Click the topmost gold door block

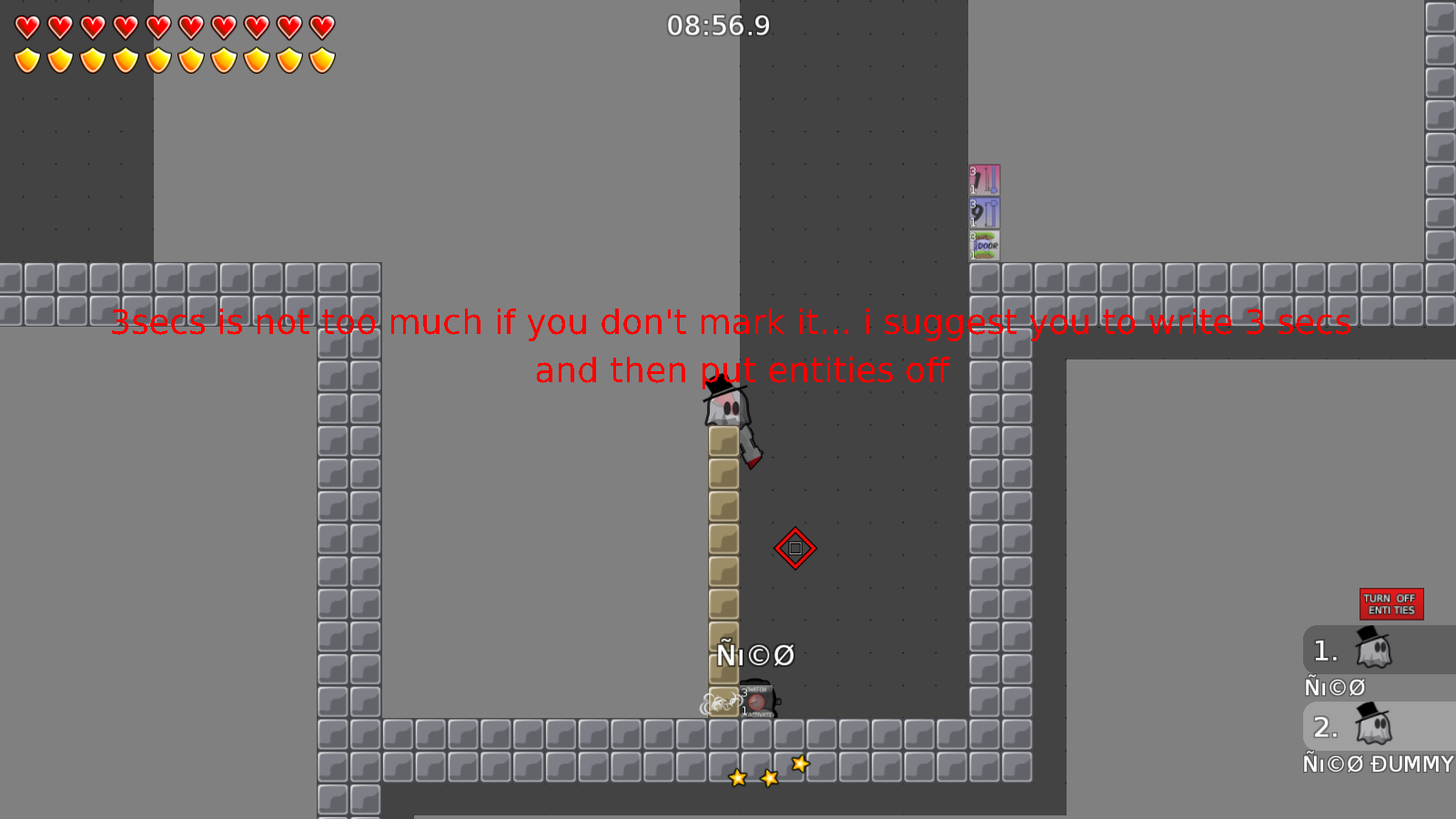pyautogui.click(x=723, y=440)
